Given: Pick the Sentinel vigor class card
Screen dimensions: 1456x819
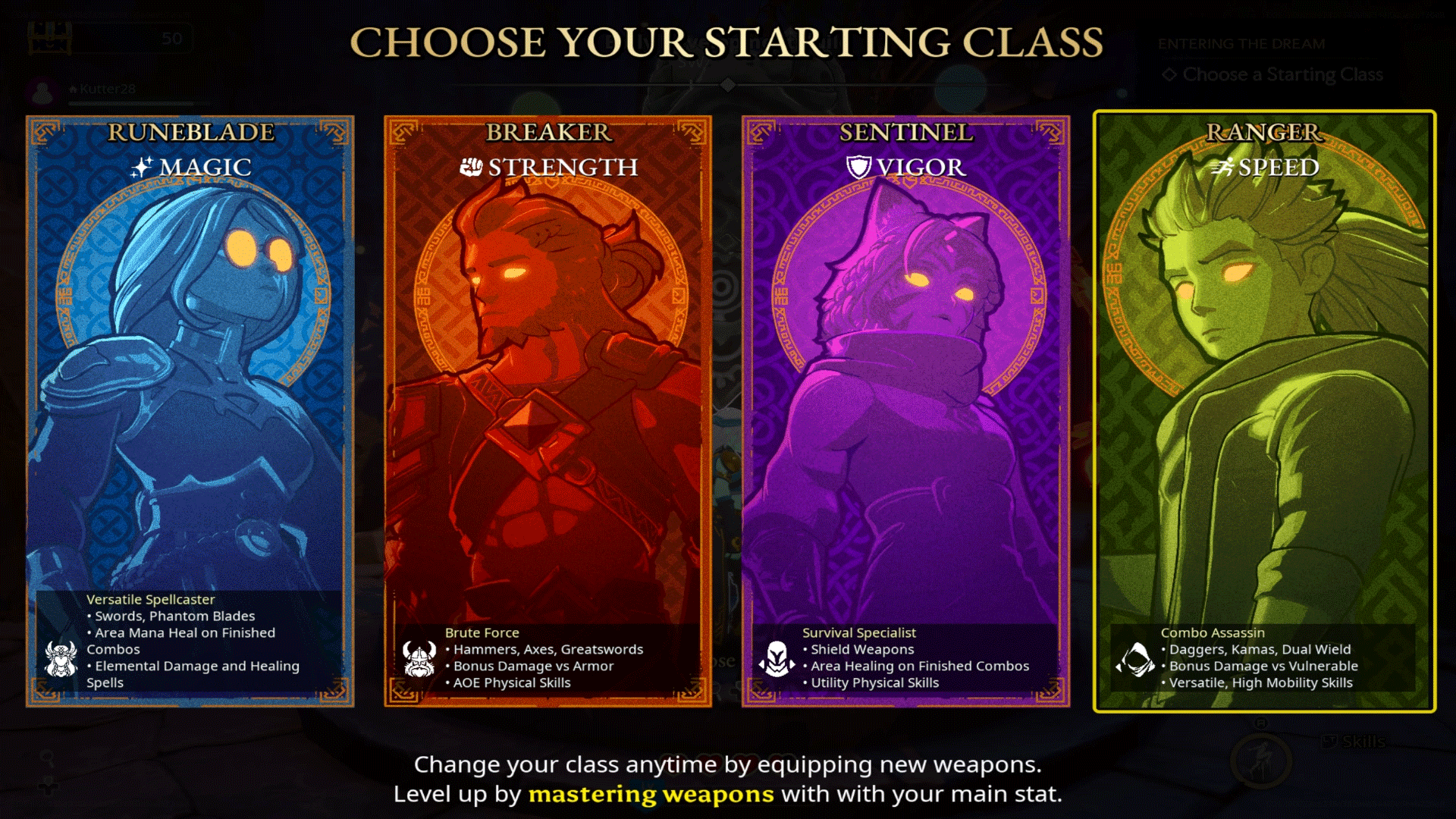Looking at the screenshot, I should click(x=905, y=411).
